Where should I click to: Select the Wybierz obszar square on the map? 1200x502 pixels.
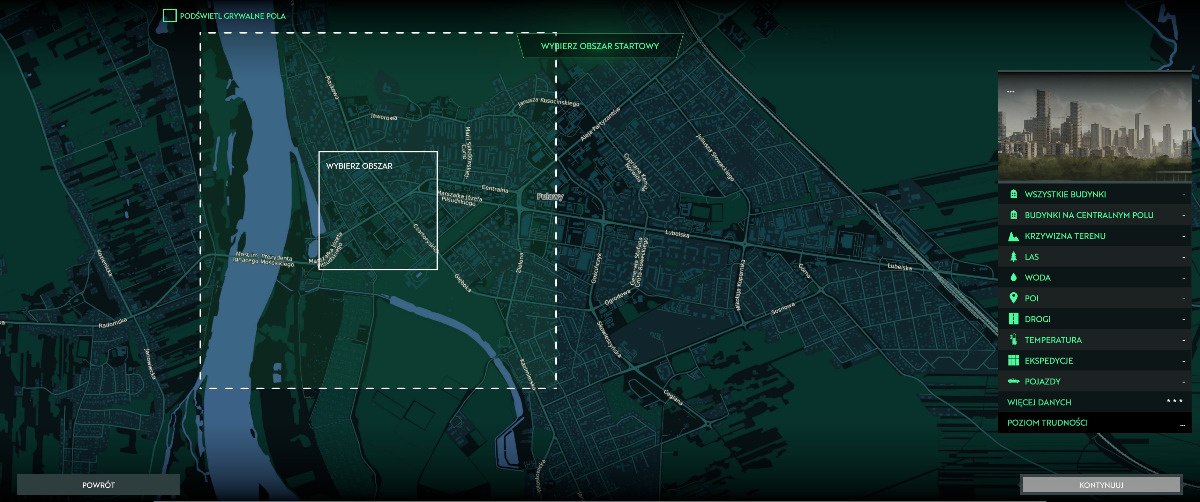pos(378,211)
